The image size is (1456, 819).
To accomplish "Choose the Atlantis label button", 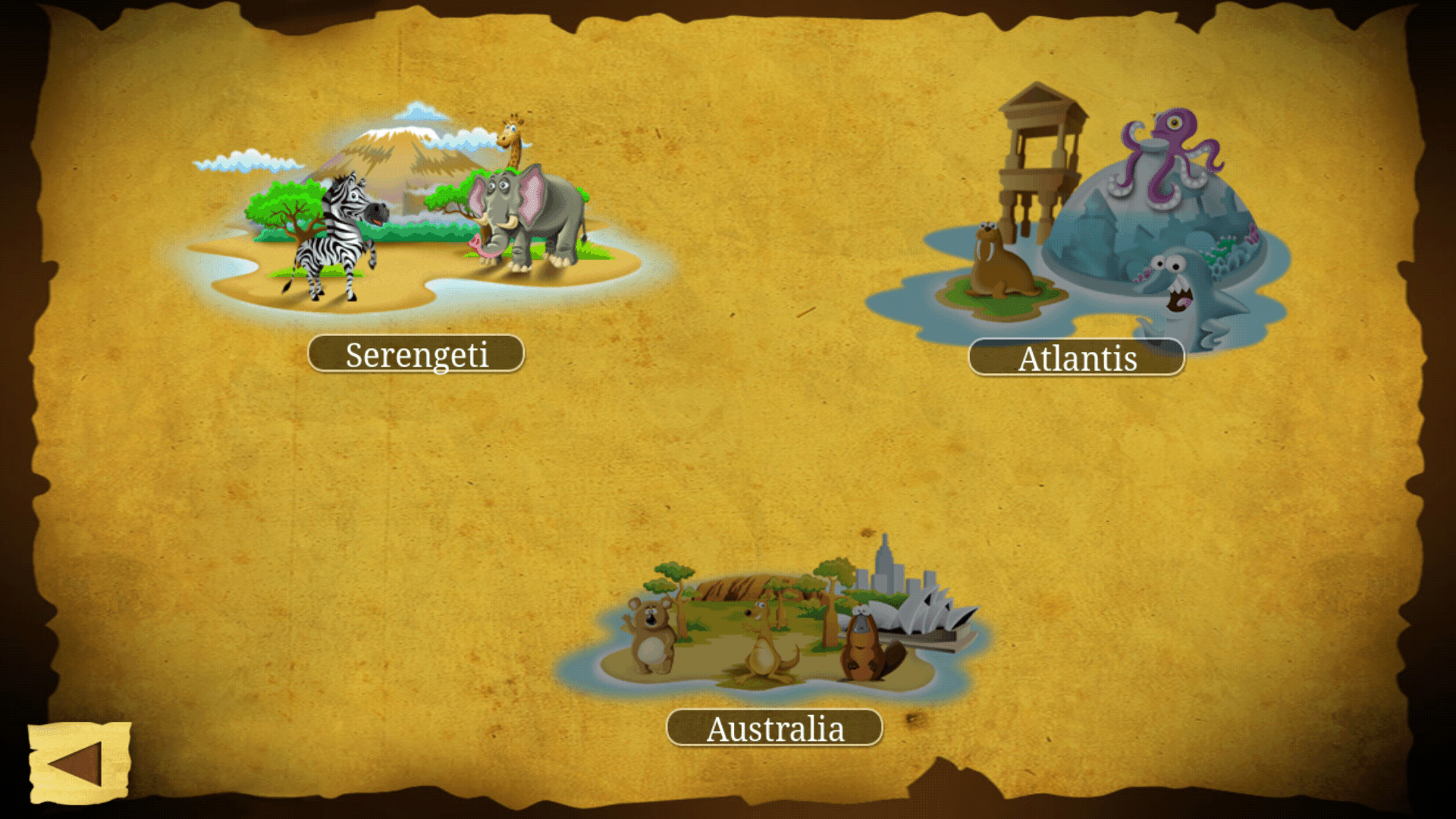I will point(1076,358).
